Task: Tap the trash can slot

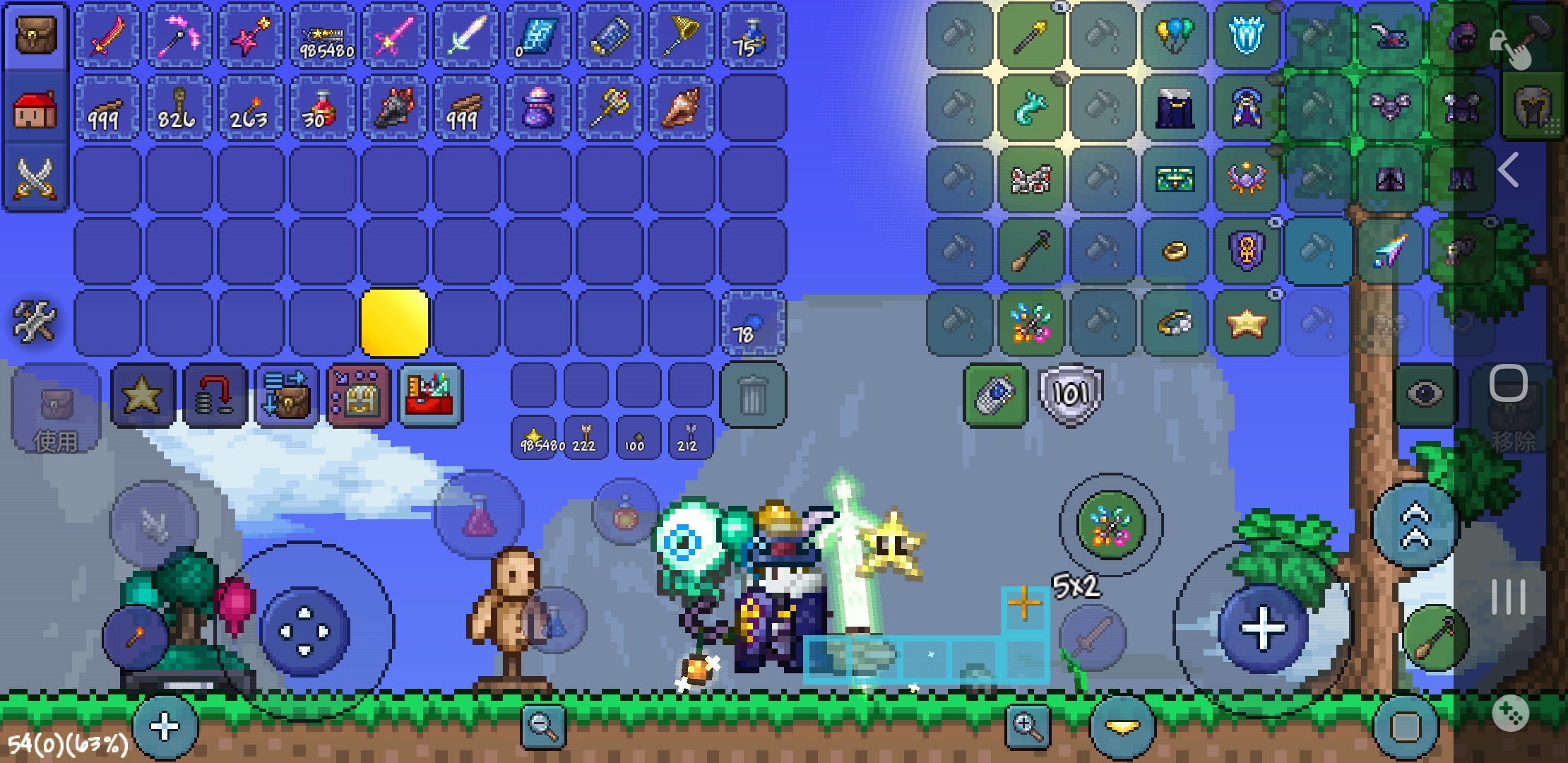Action: point(753,395)
